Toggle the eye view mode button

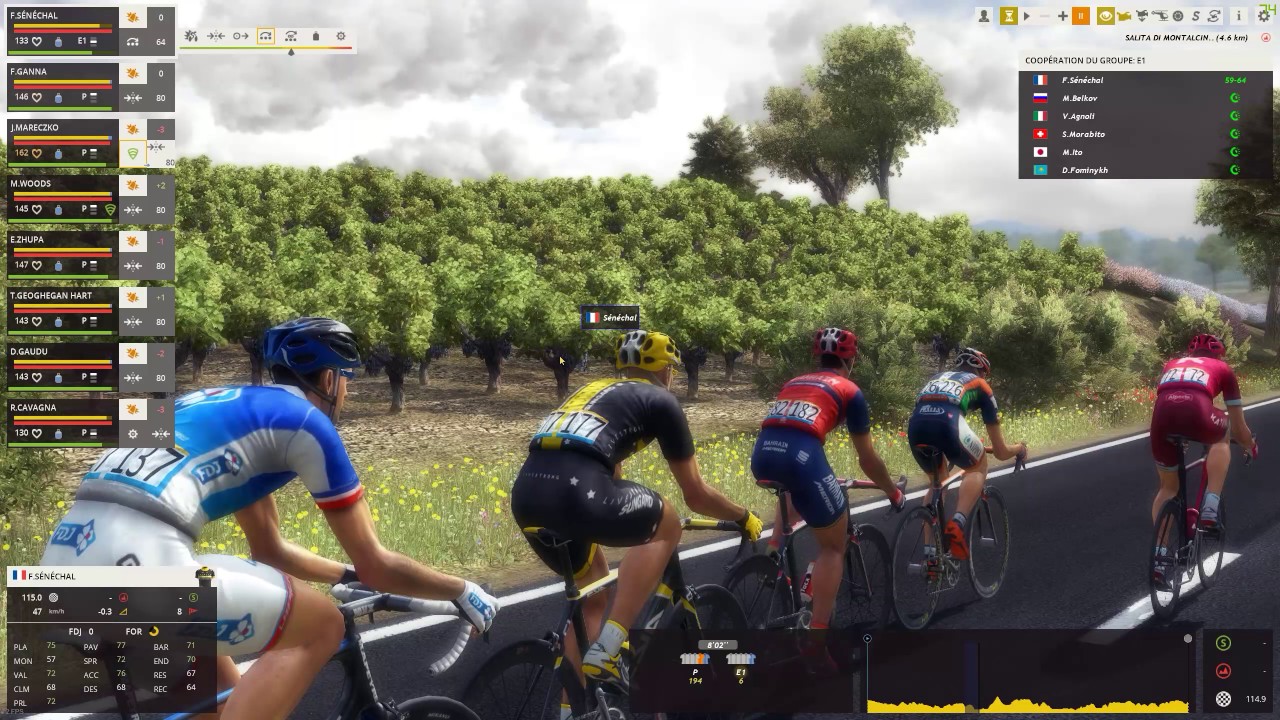[x=1105, y=16]
